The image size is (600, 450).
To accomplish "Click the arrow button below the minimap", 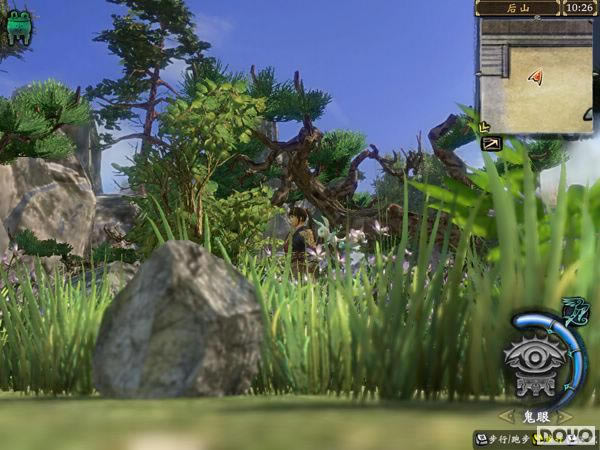I will pyautogui.click(x=491, y=144).
